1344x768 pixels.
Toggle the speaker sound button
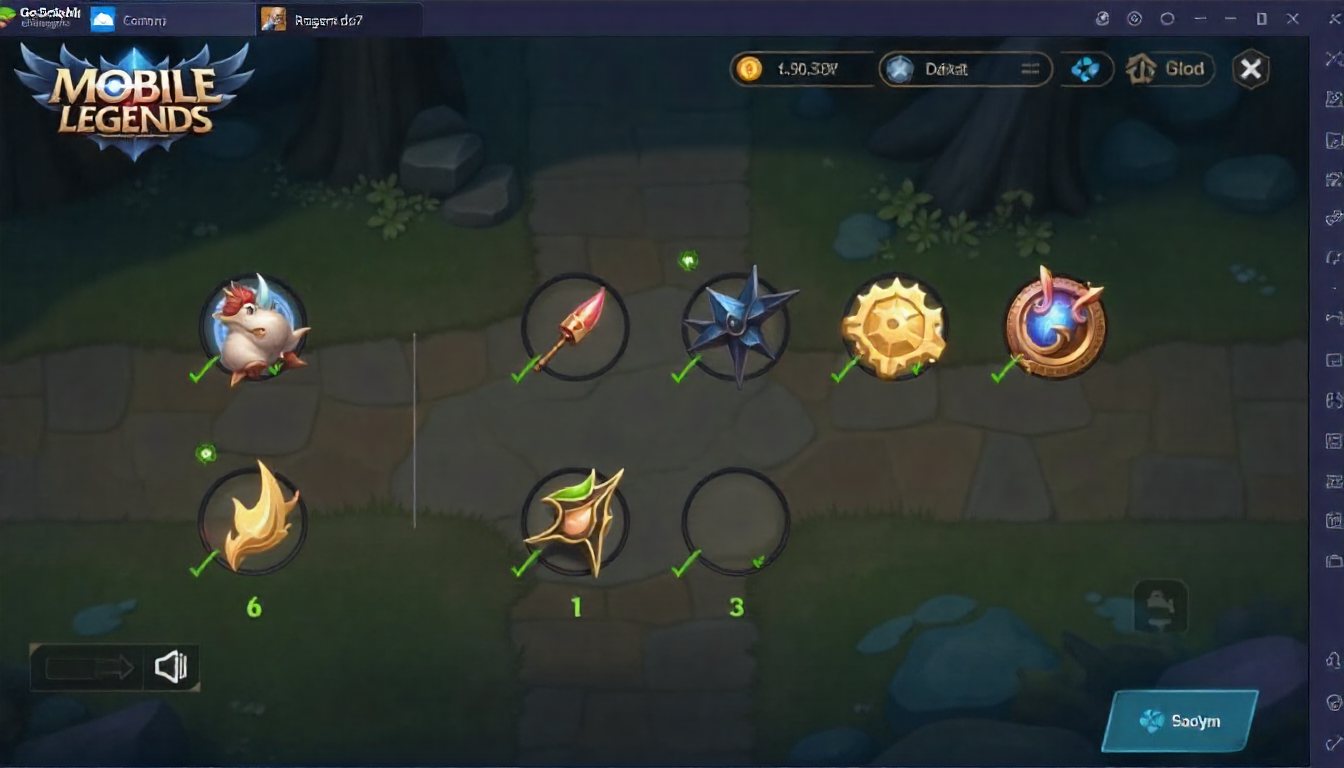[x=172, y=667]
